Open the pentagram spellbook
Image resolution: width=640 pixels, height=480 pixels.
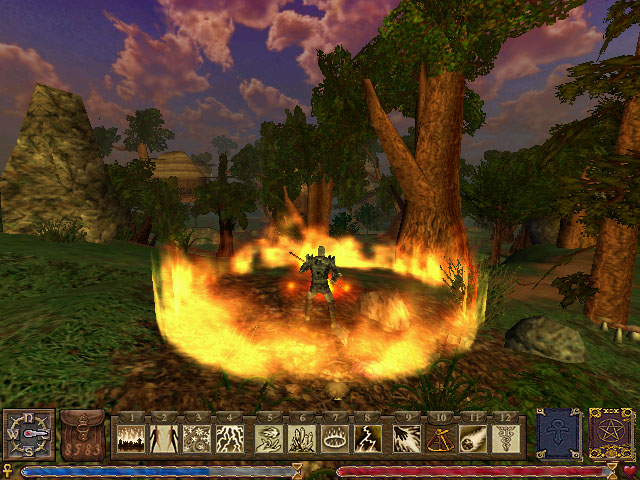[611, 434]
